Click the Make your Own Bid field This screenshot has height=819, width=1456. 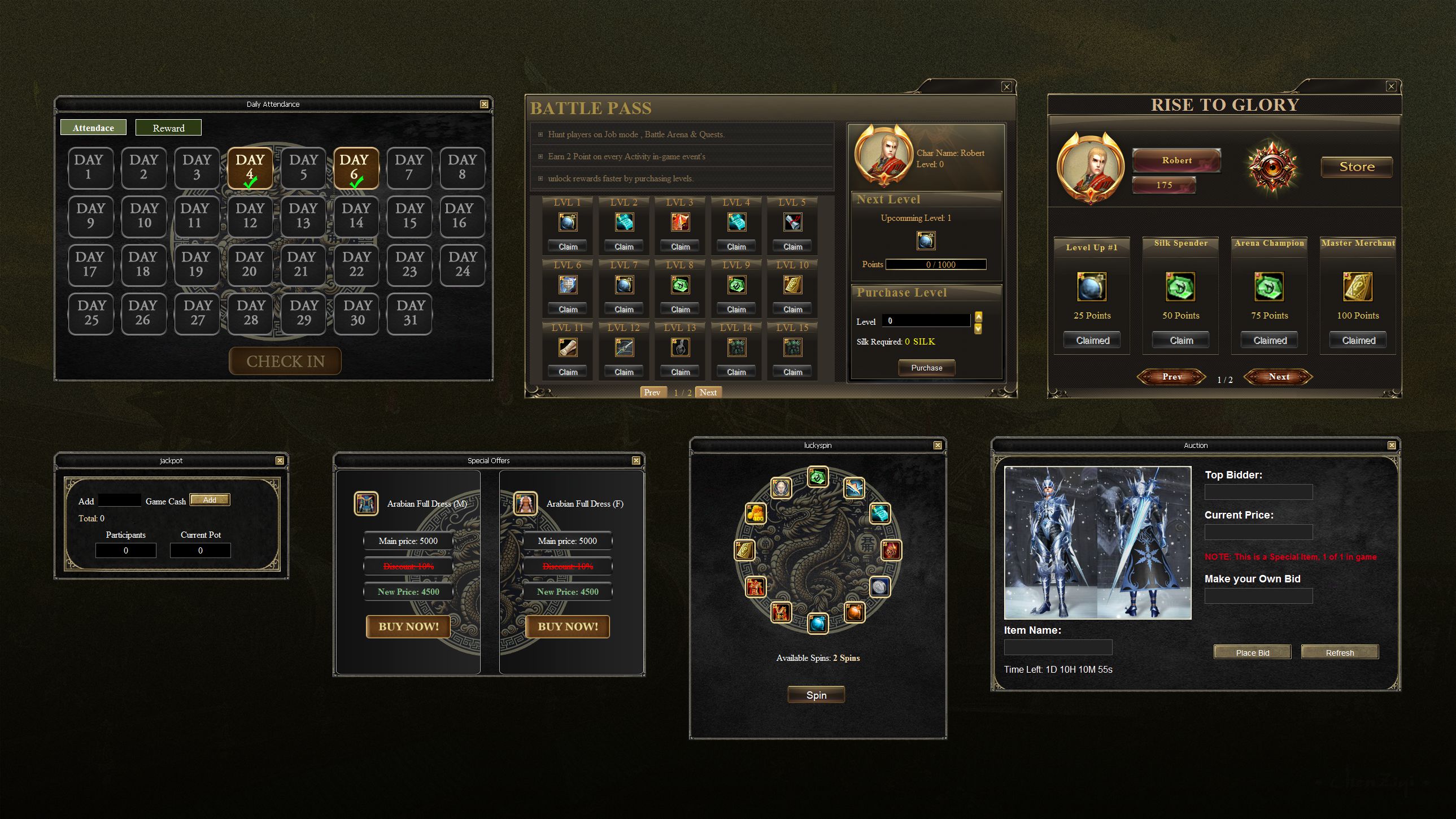[x=1258, y=596]
